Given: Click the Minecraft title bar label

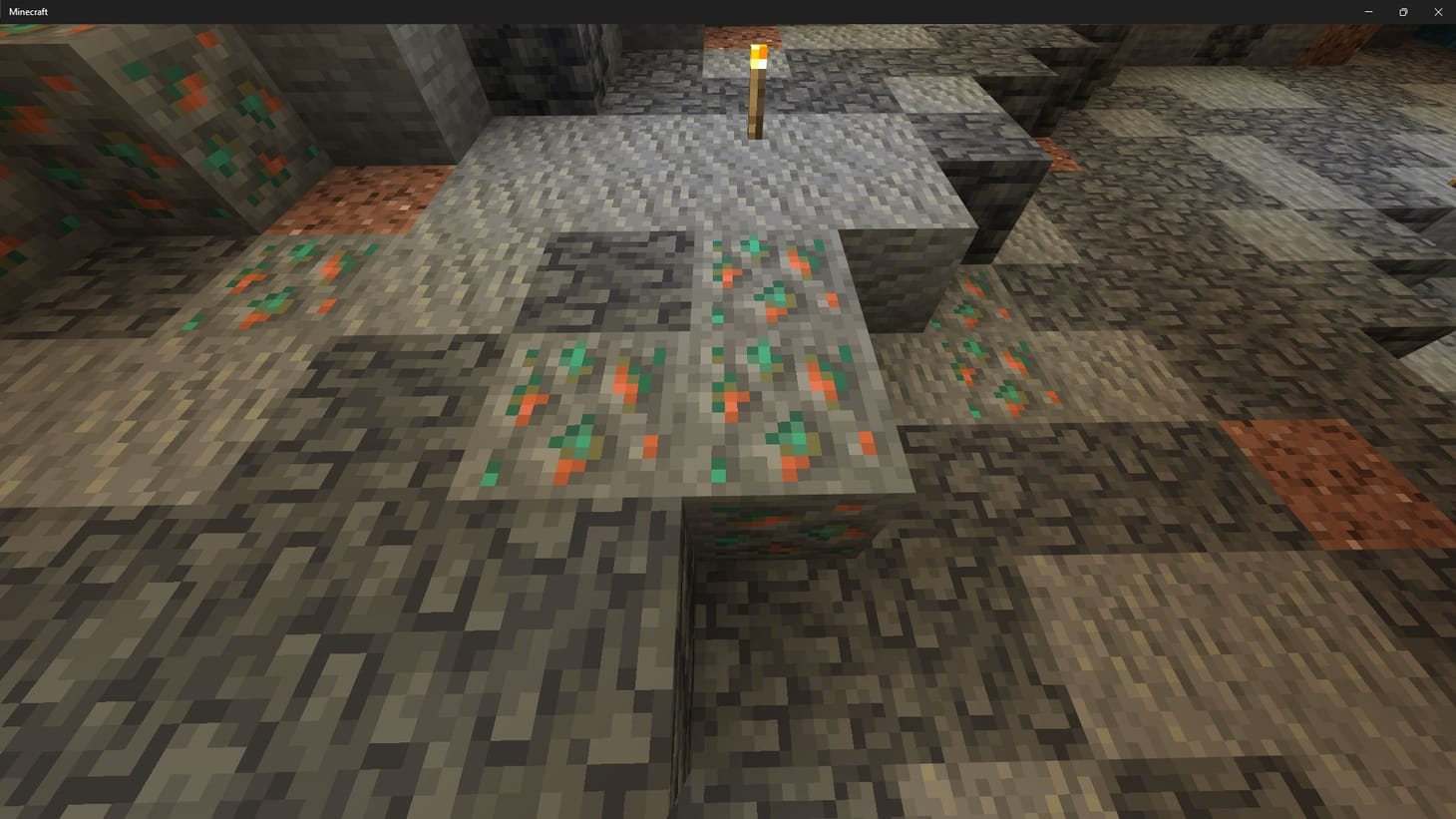Looking at the screenshot, I should (x=30, y=11).
